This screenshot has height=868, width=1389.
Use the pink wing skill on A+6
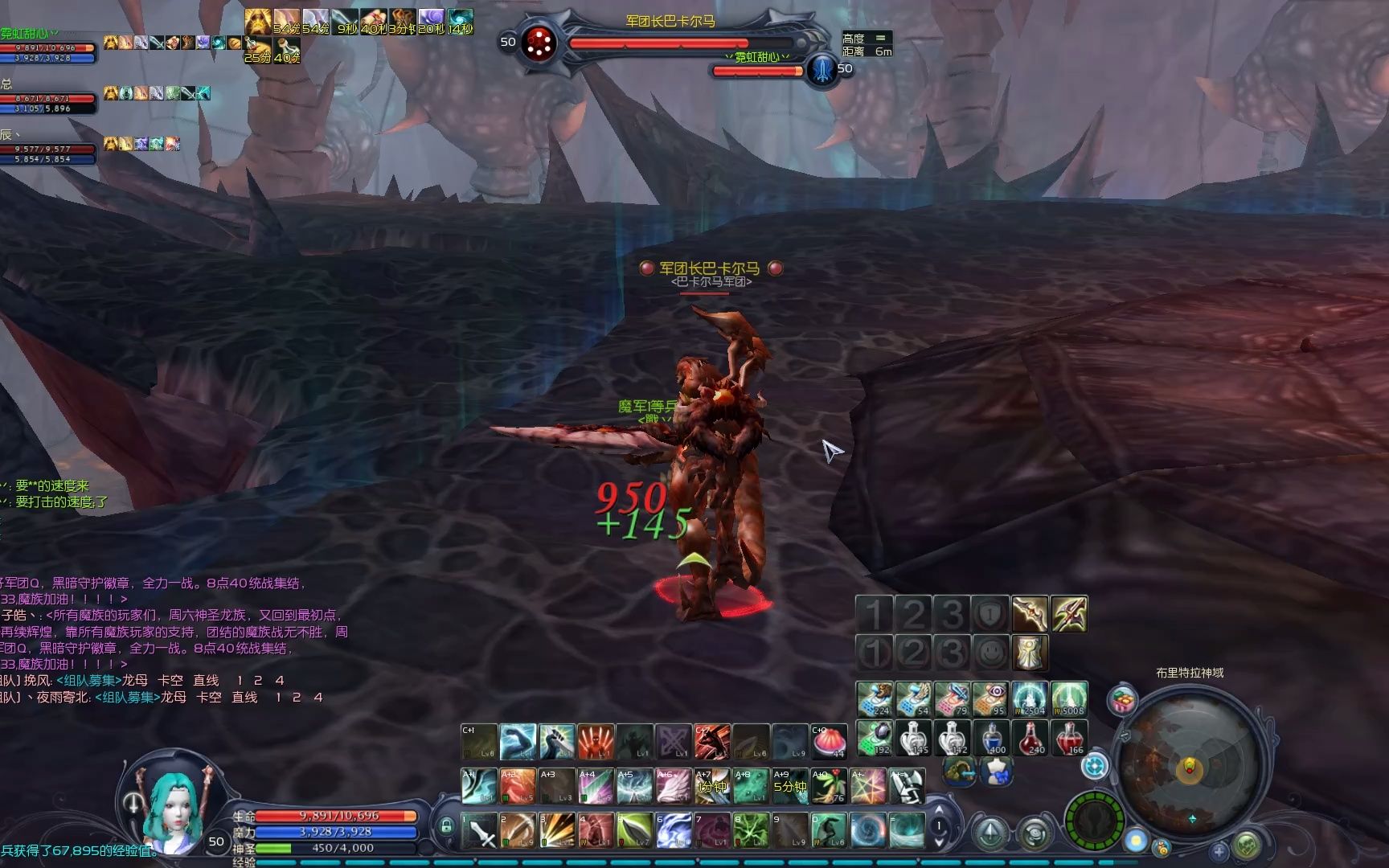point(674,786)
